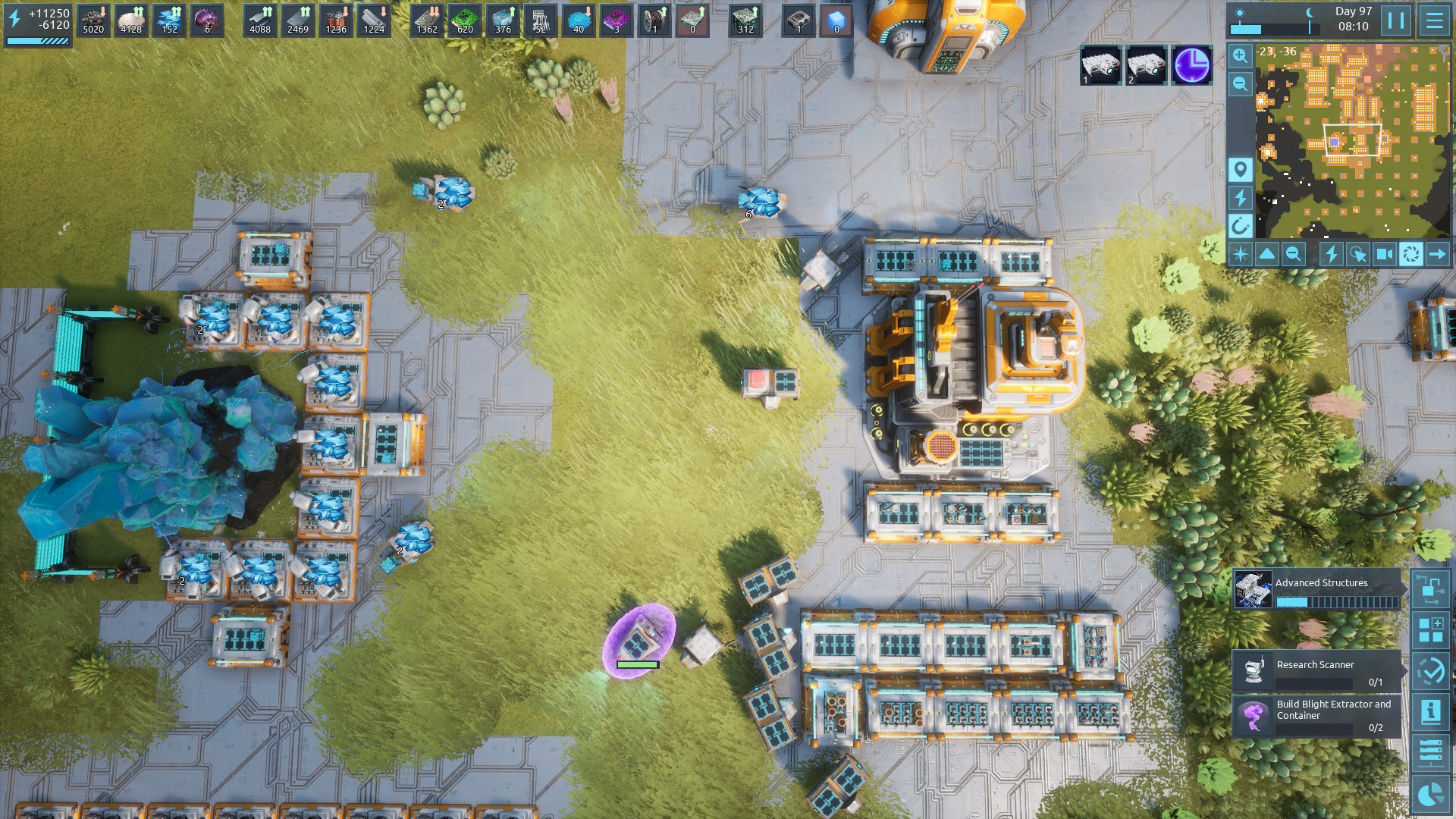Select the purple clock icon
Viewport: 1456px width, 819px height.
click(1191, 65)
